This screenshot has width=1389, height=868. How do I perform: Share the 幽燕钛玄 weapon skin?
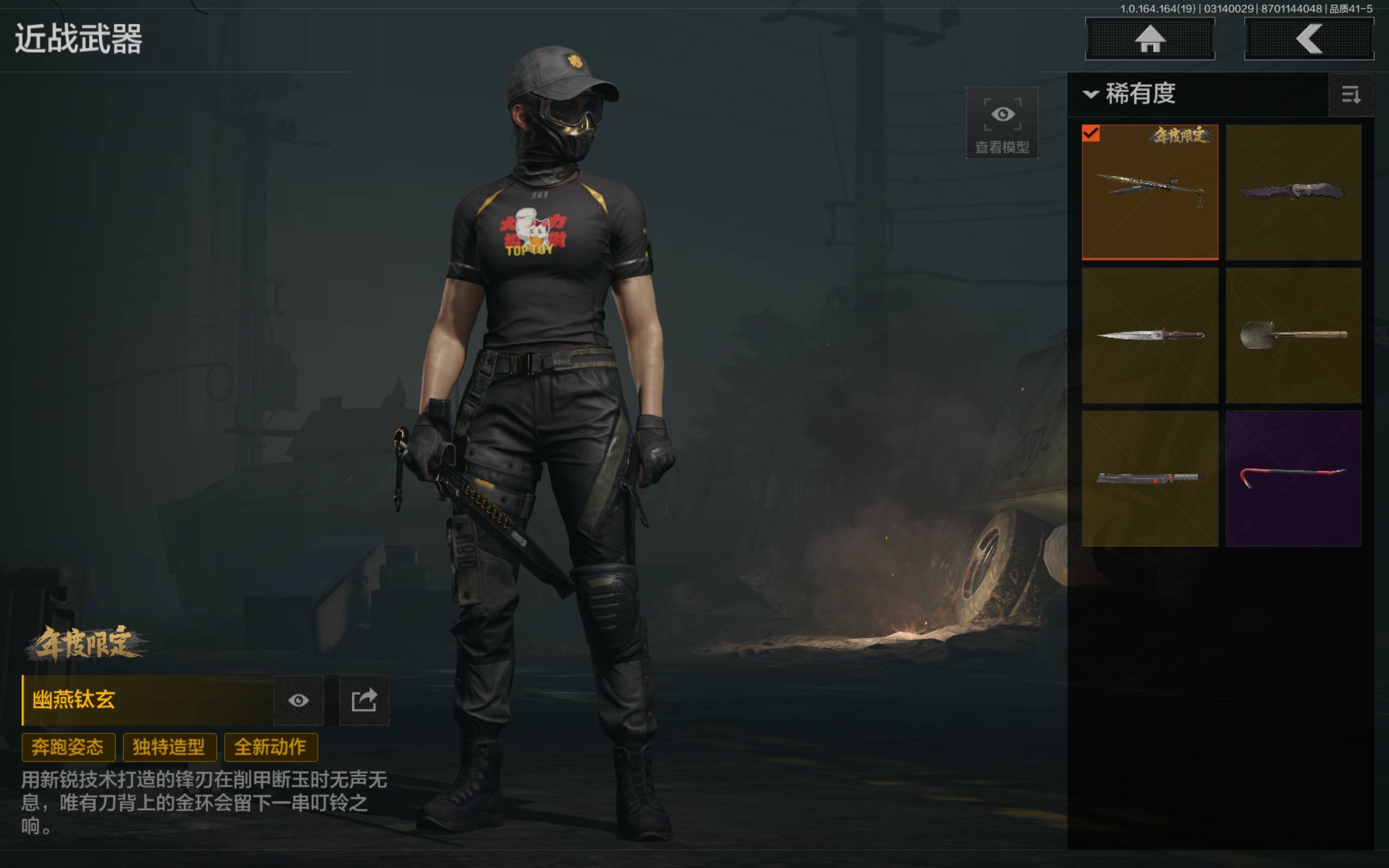coord(364,700)
